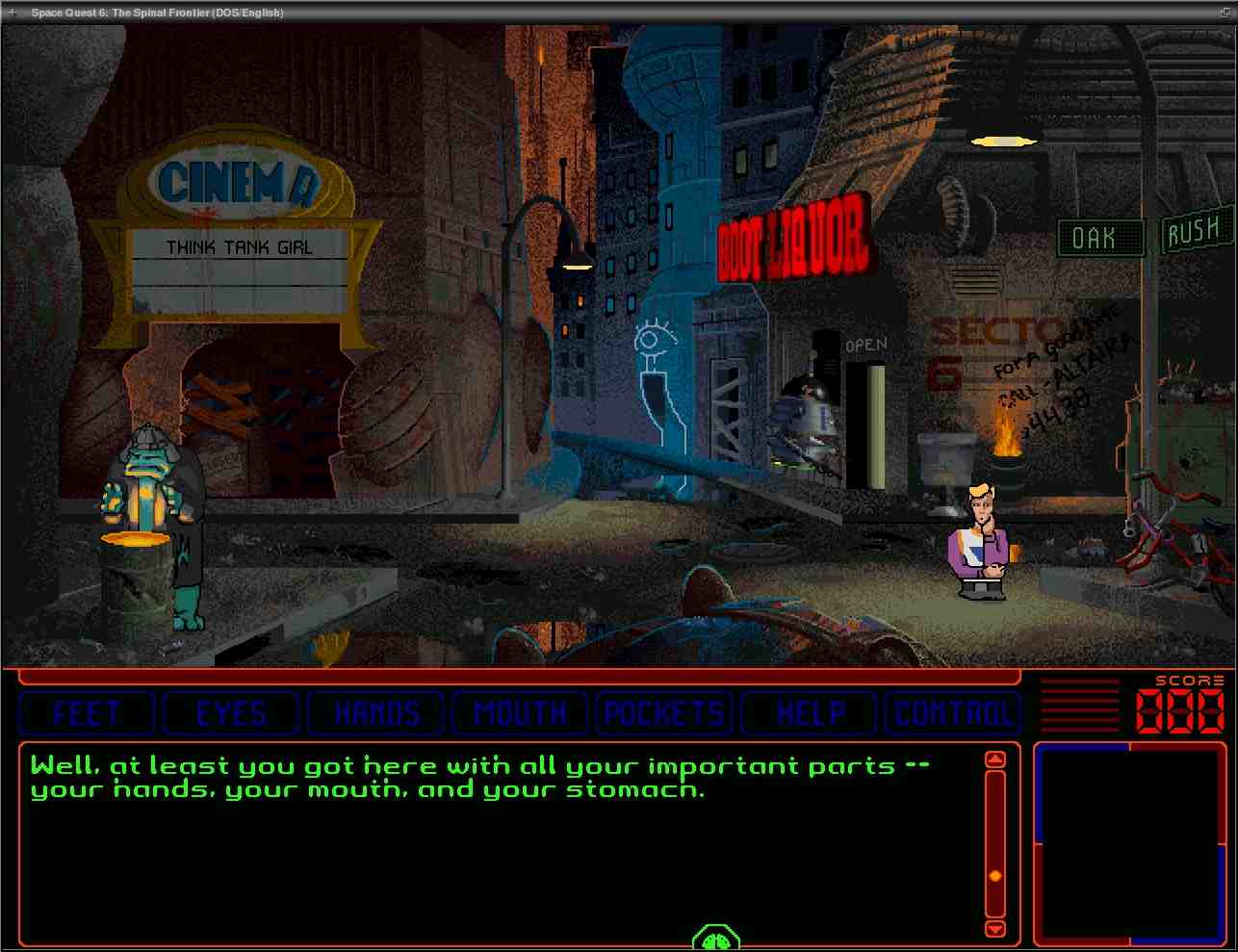Select the FEET walk verb button
This screenshot has height=952, width=1238.
point(87,713)
